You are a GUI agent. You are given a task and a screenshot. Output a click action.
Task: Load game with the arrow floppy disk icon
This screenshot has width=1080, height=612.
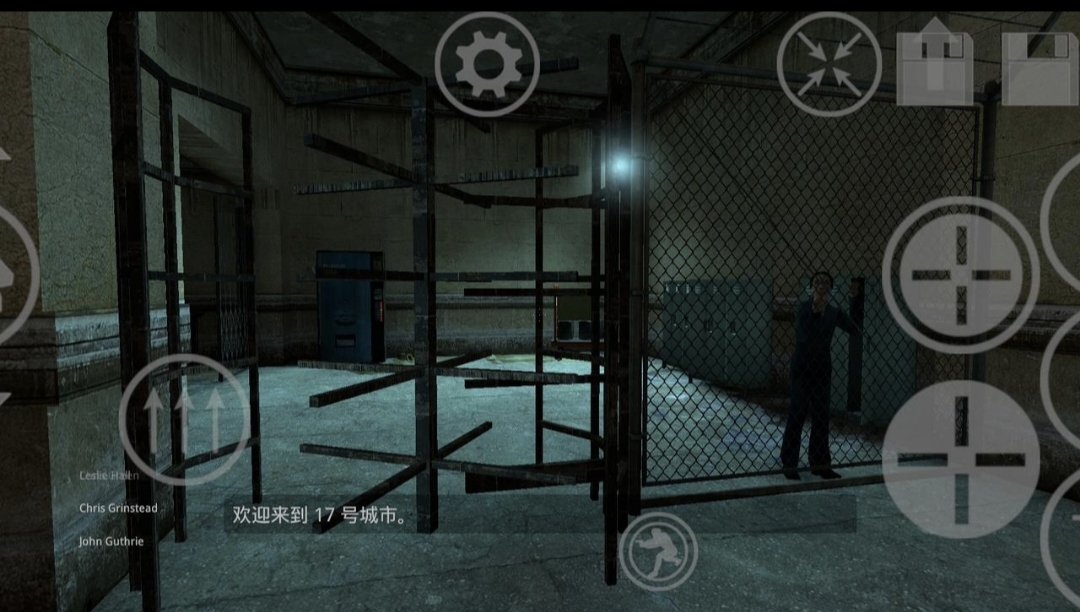[x=934, y=65]
